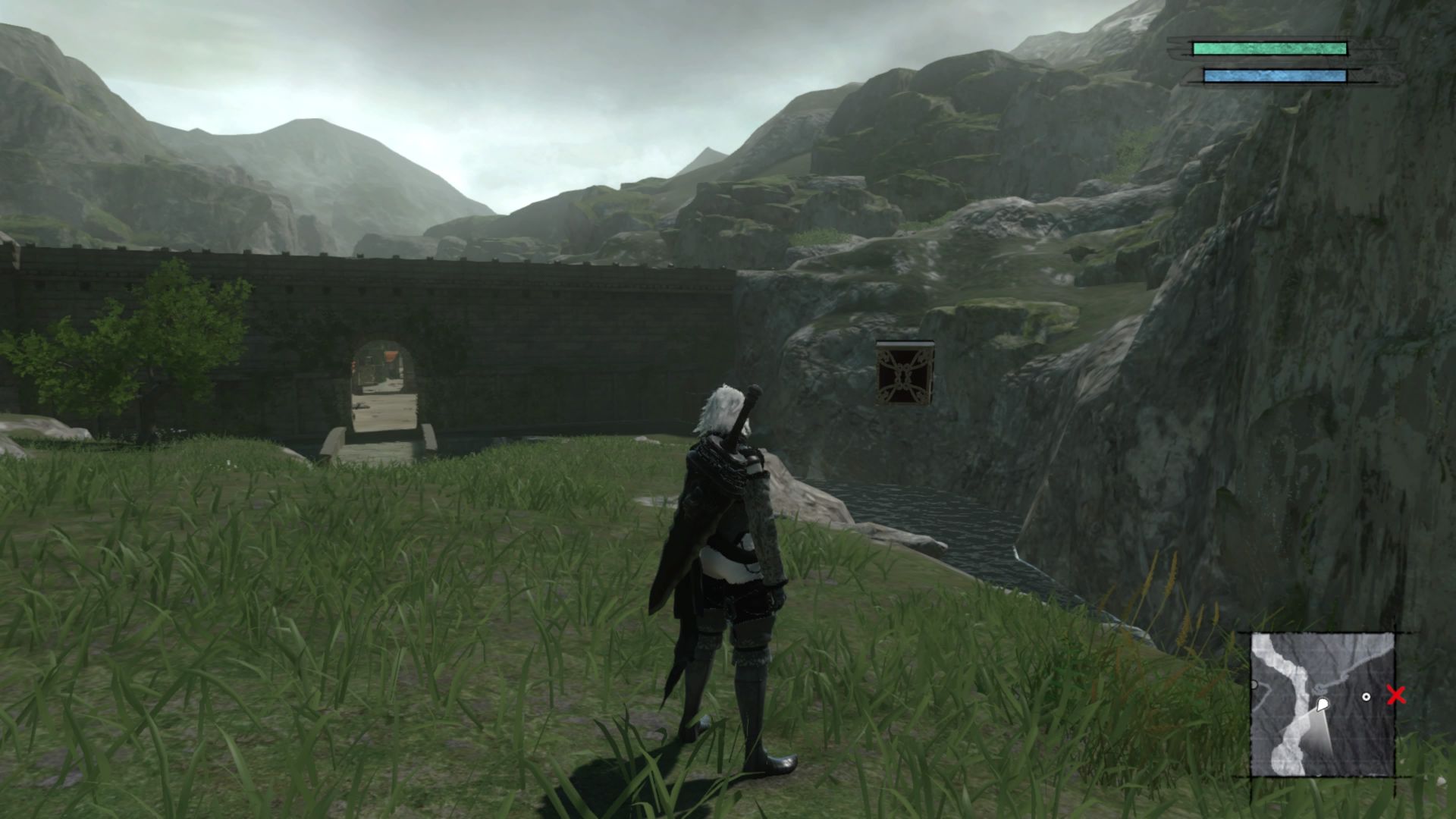Screen dimensions: 1456x819
Task: Toggle the blue magic bar display
Action: pos(1274,74)
